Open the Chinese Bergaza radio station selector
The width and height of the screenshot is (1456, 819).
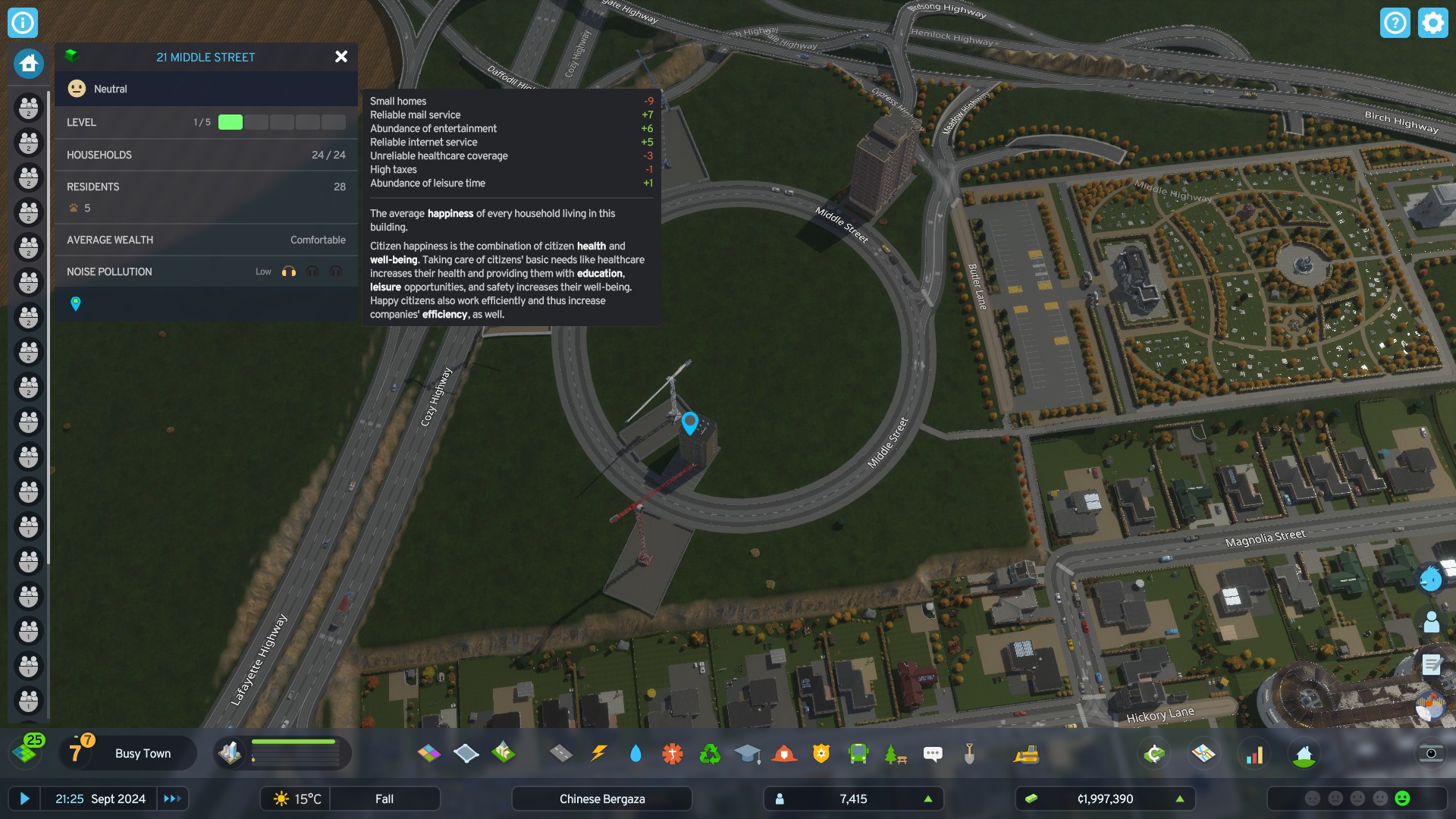pyautogui.click(x=601, y=799)
